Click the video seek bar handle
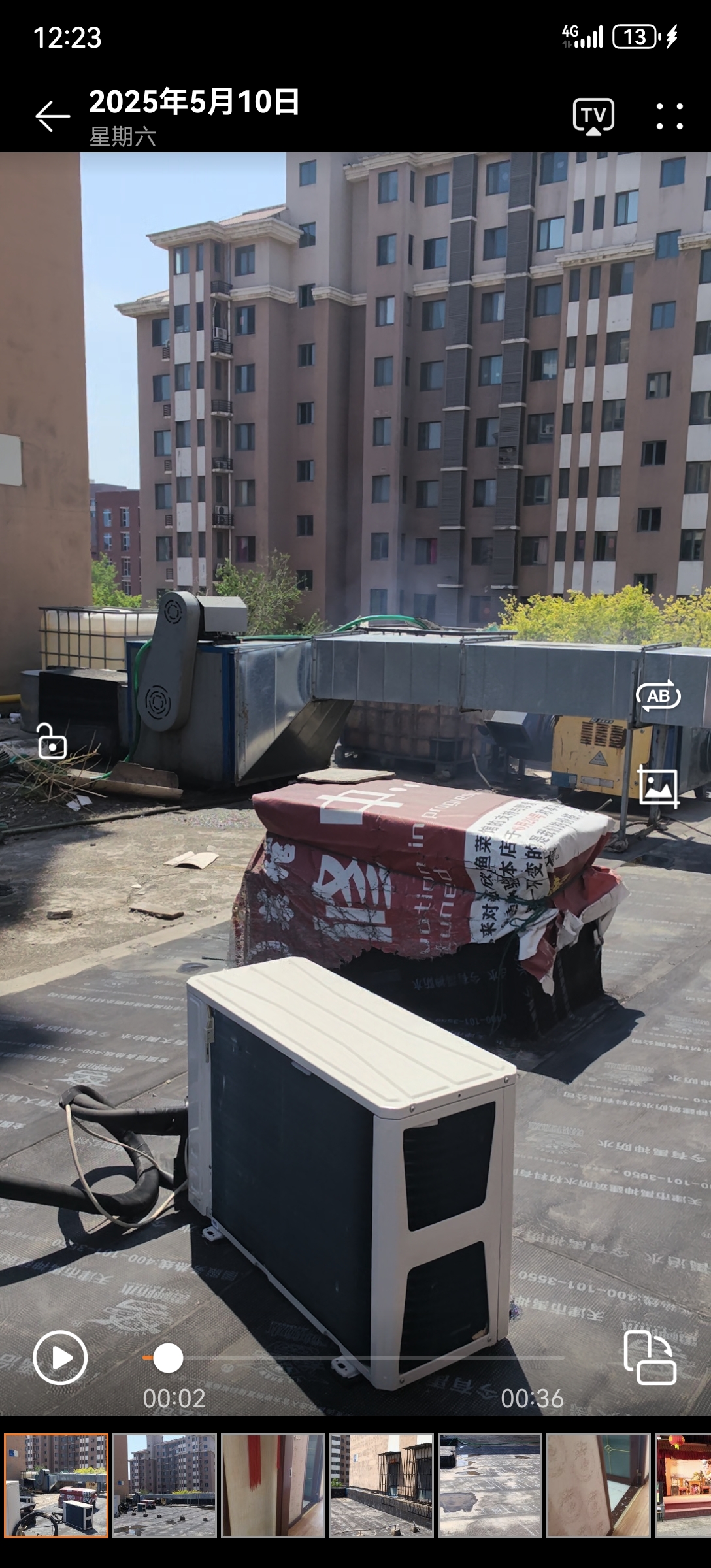The height and width of the screenshot is (1568, 711). pyautogui.click(x=168, y=1358)
